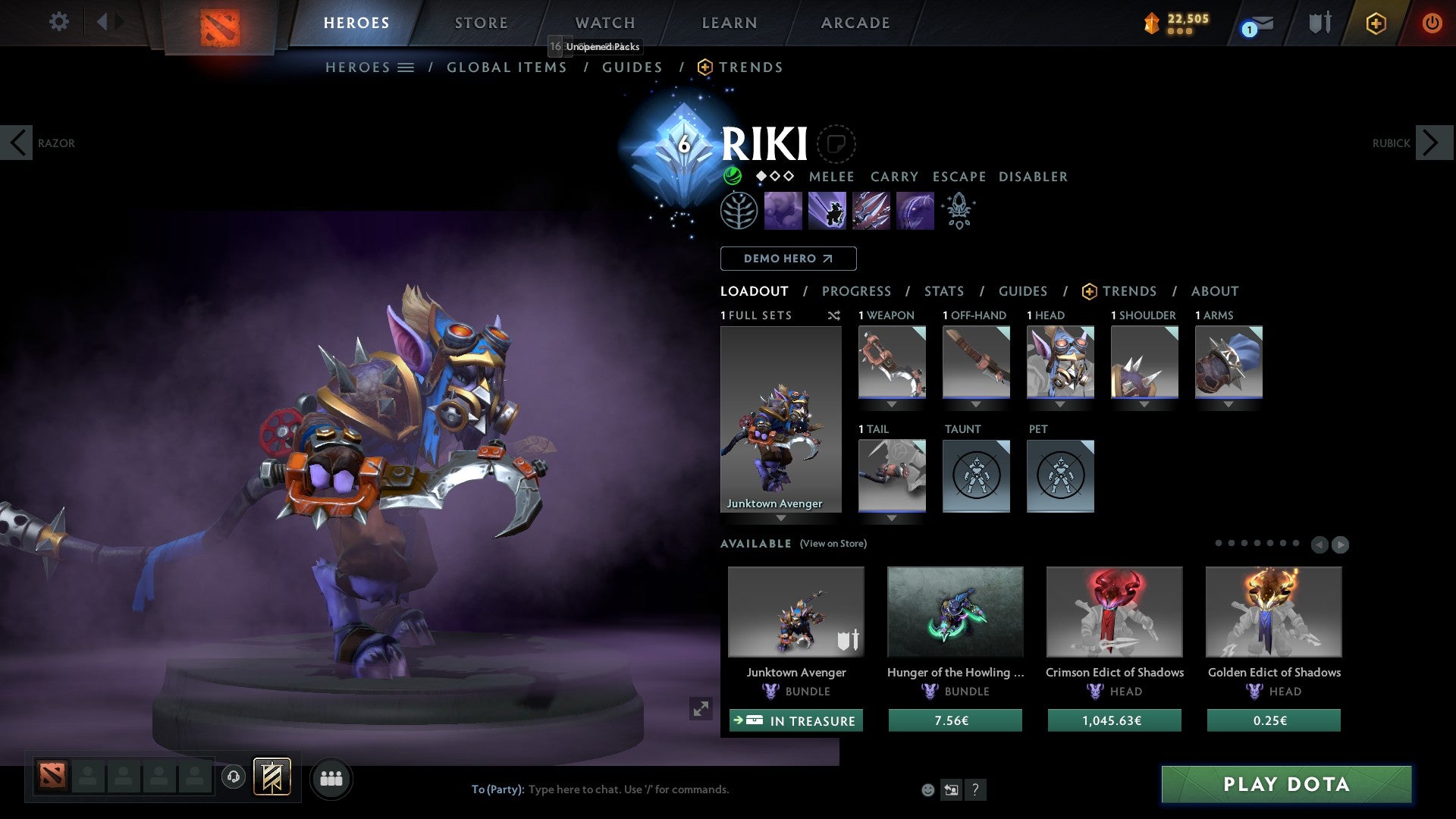The width and height of the screenshot is (1456, 819).
Task: Switch to the STORE menu
Action: (481, 23)
